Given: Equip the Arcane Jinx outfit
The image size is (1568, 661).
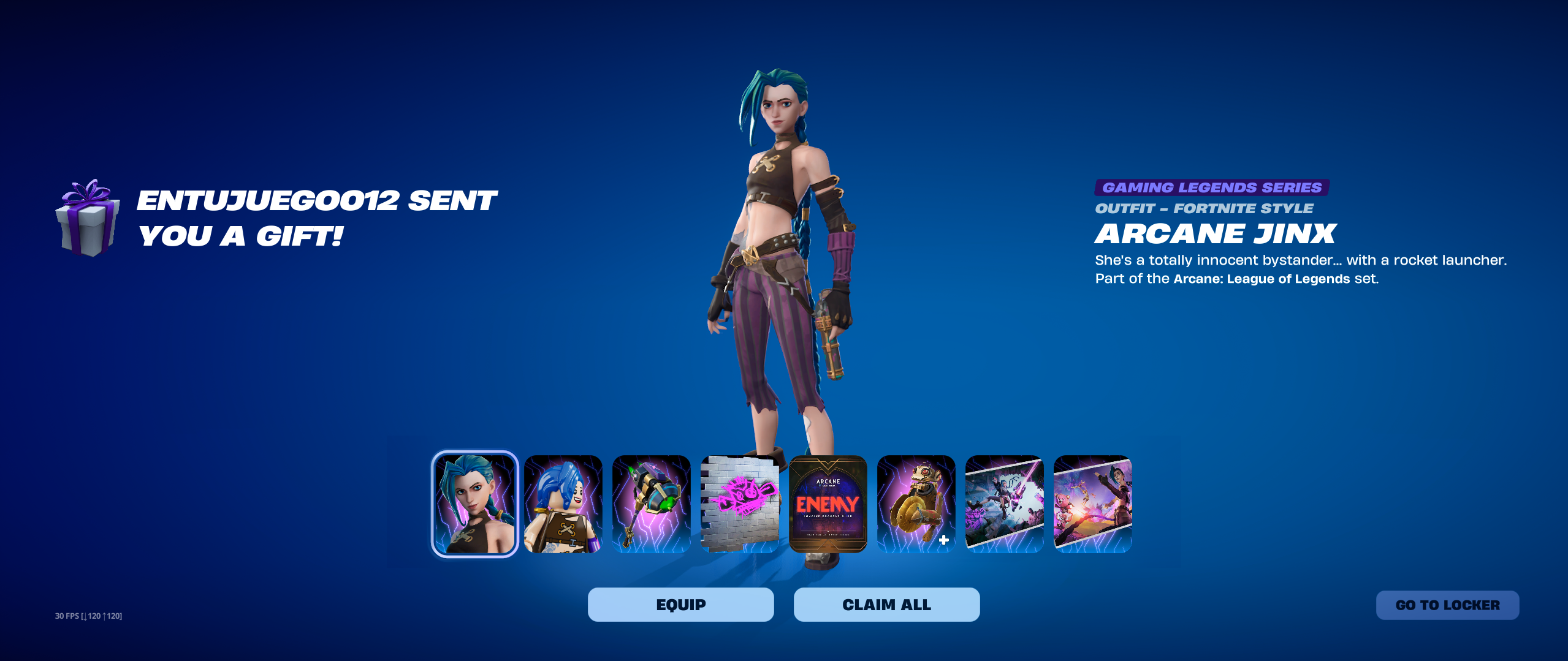Looking at the screenshot, I should (680, 605).
